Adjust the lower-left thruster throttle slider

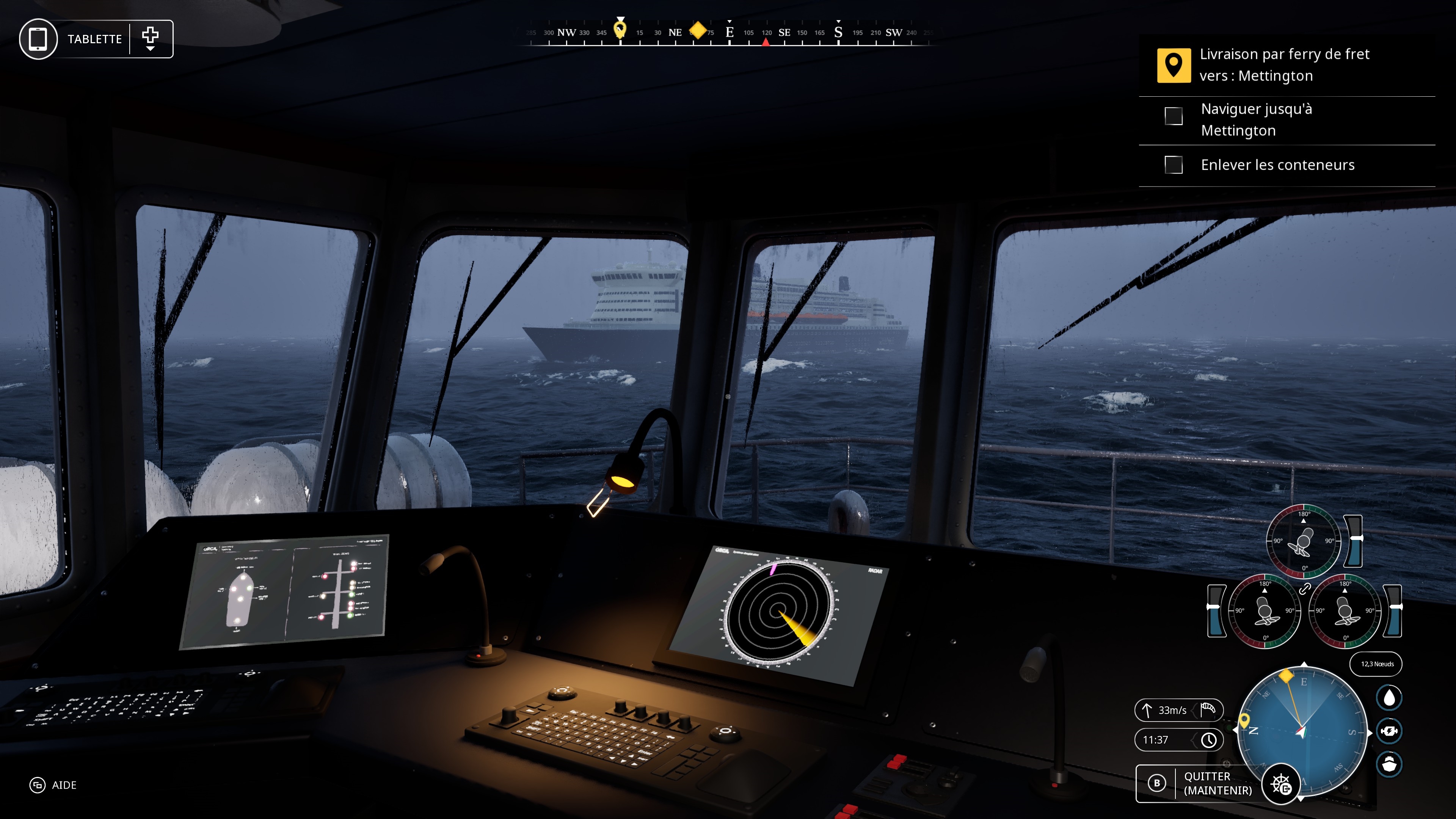pyautogui.click(x=1216, y=610)
